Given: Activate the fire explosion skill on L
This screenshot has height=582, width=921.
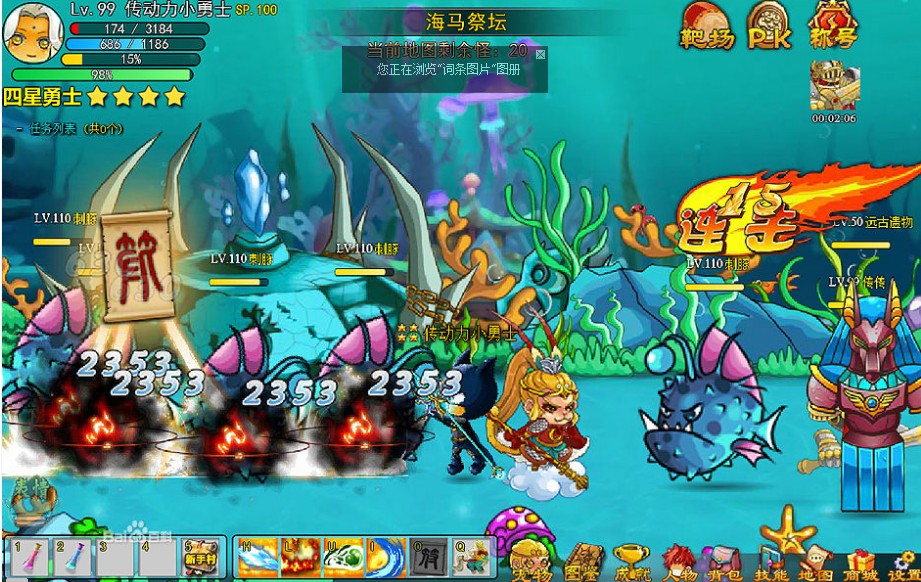Looking at the screenshot, I should (x=301, y=558).
